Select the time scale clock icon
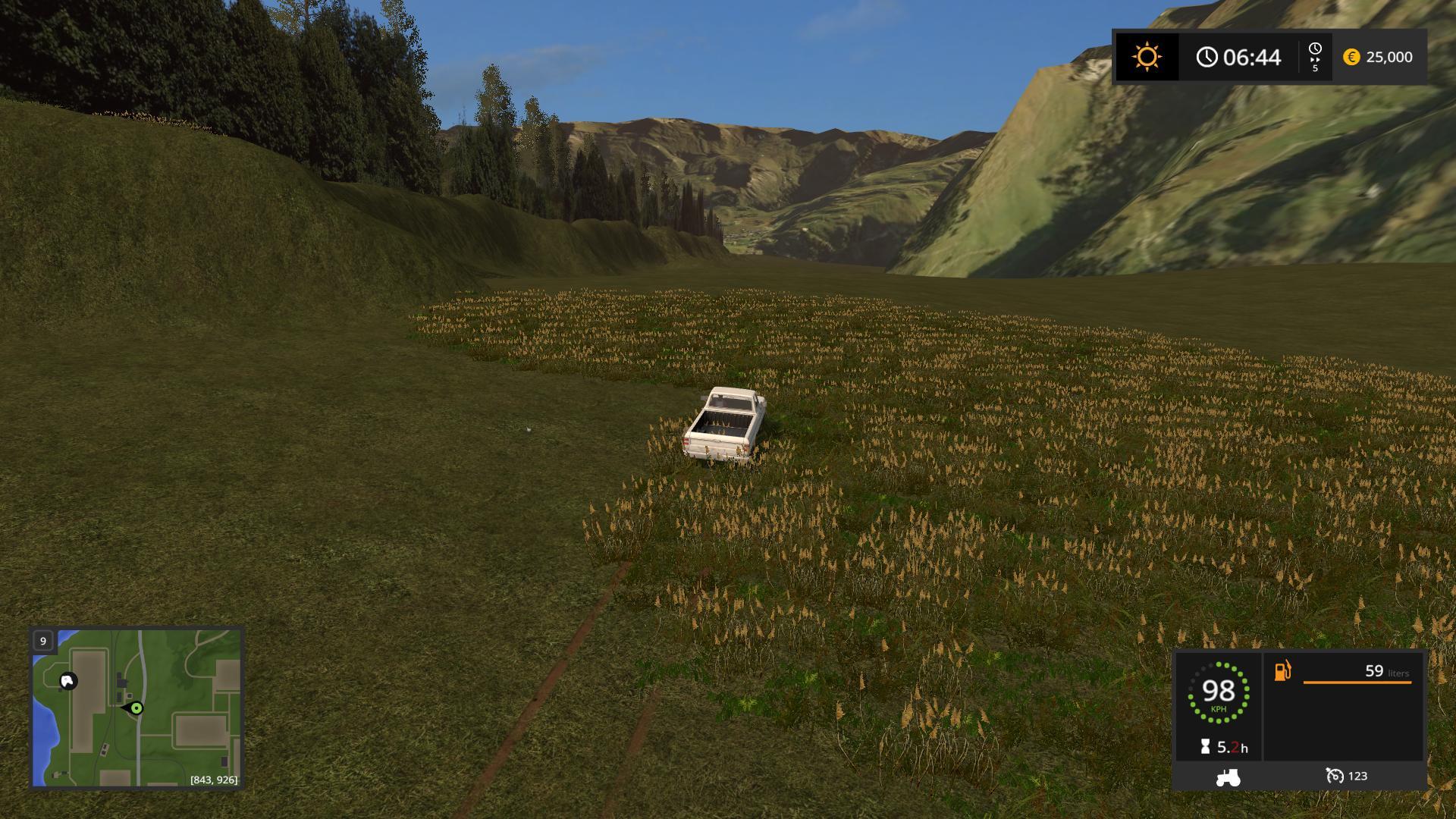The width and height of the screenshot is (1456, 819). click(x=1315, y=49)
